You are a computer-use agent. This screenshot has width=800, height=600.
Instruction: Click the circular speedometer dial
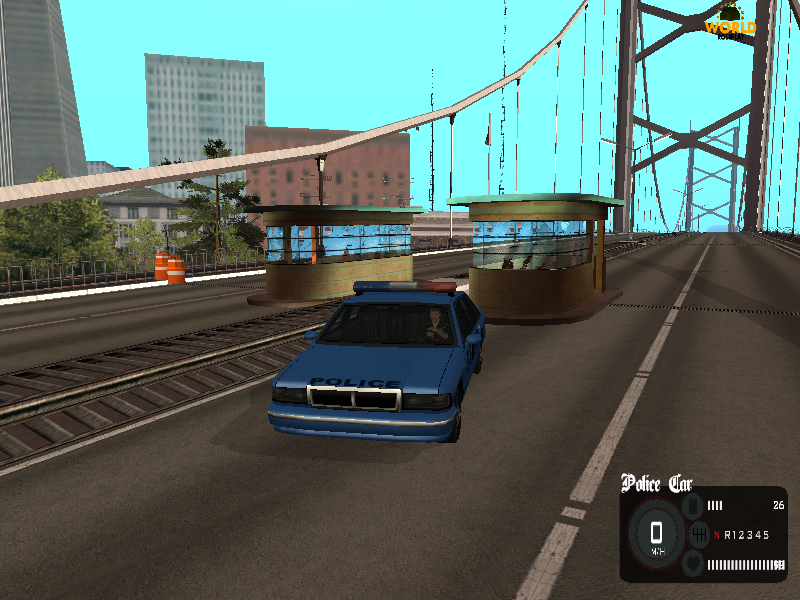656,535
